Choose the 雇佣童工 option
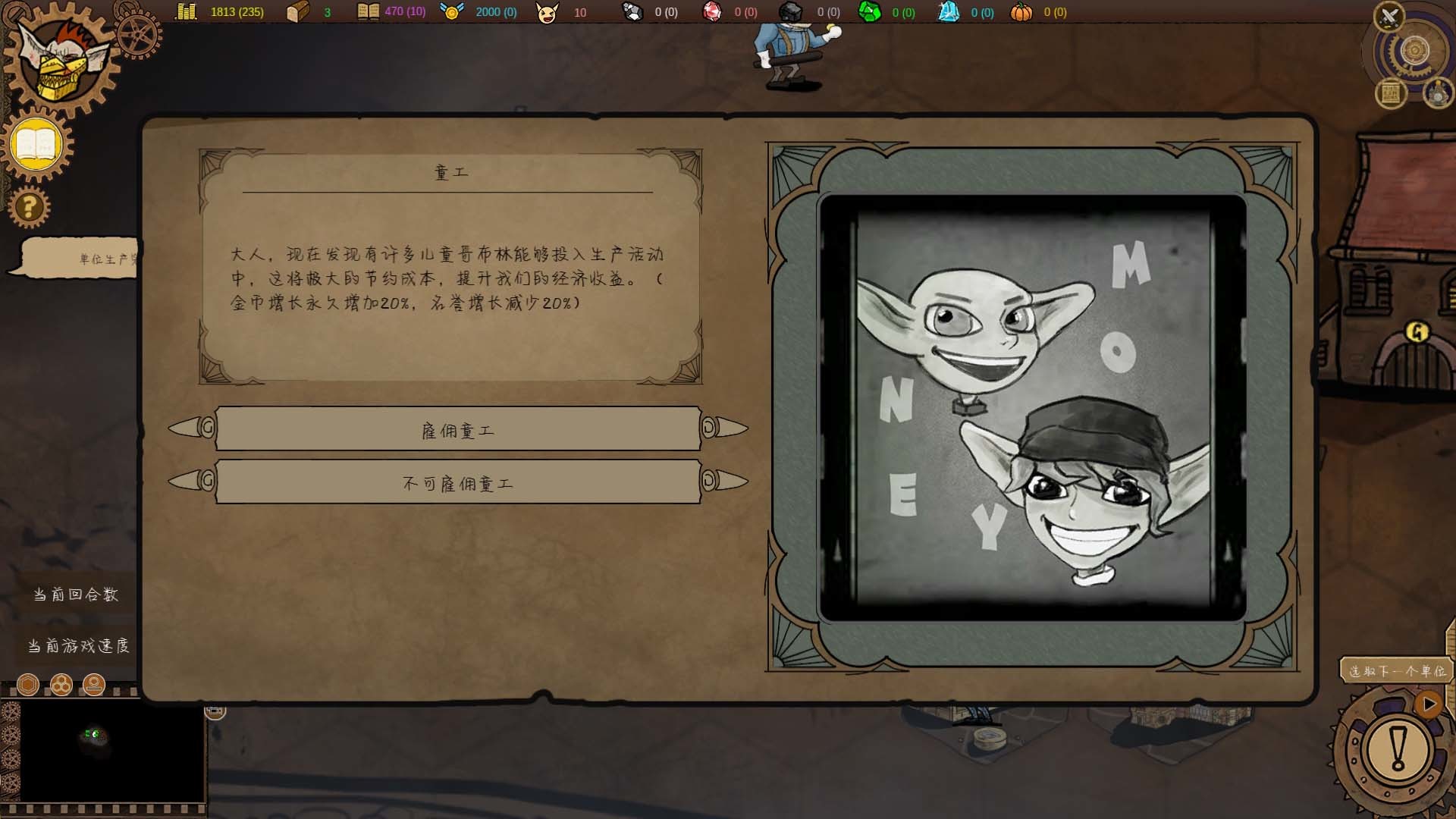Image resolution: width=1456 pixels, height=819 pixels. coord(459,428)
